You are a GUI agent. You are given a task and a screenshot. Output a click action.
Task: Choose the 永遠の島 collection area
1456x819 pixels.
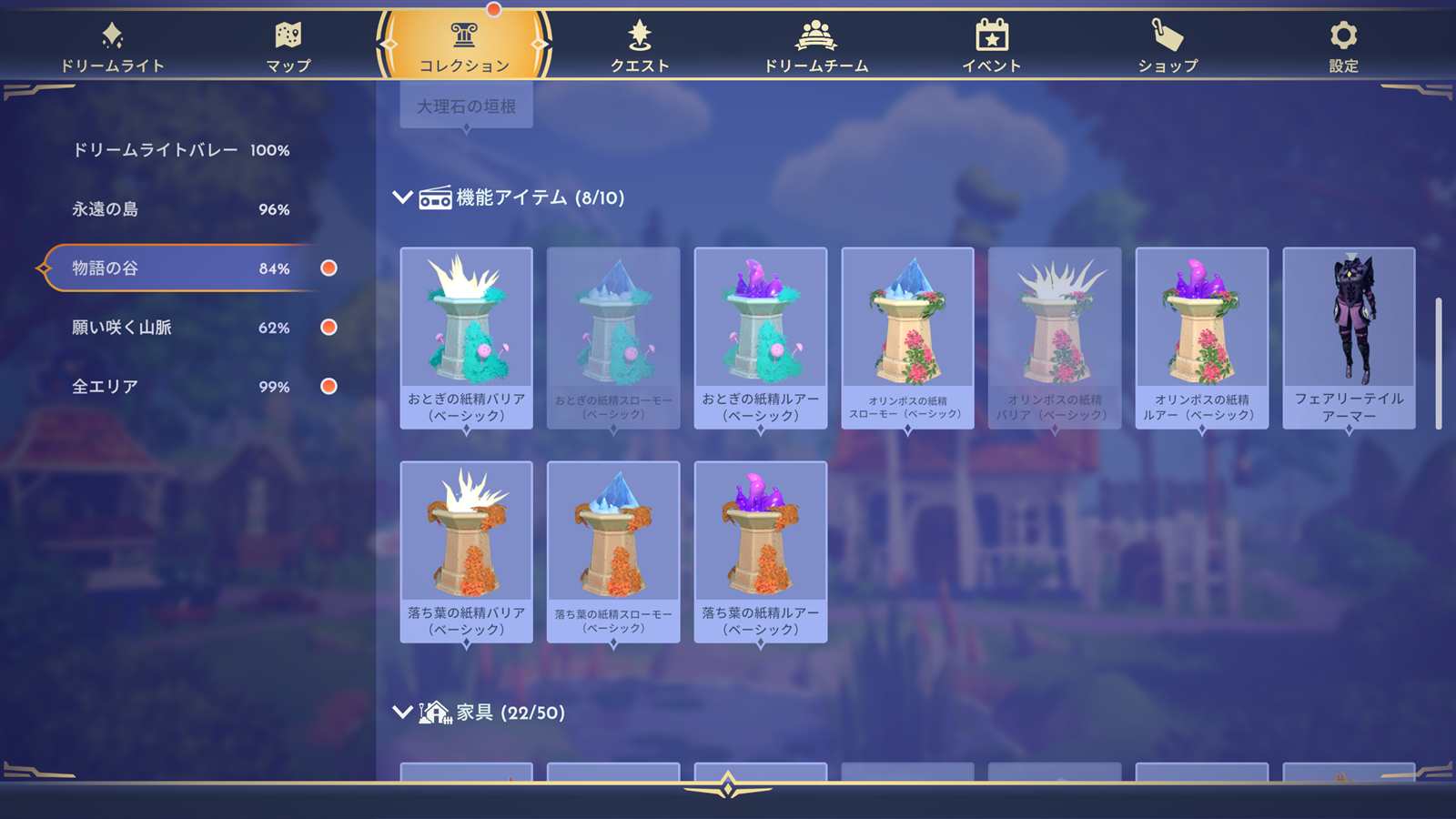click(x=180, y=209)
